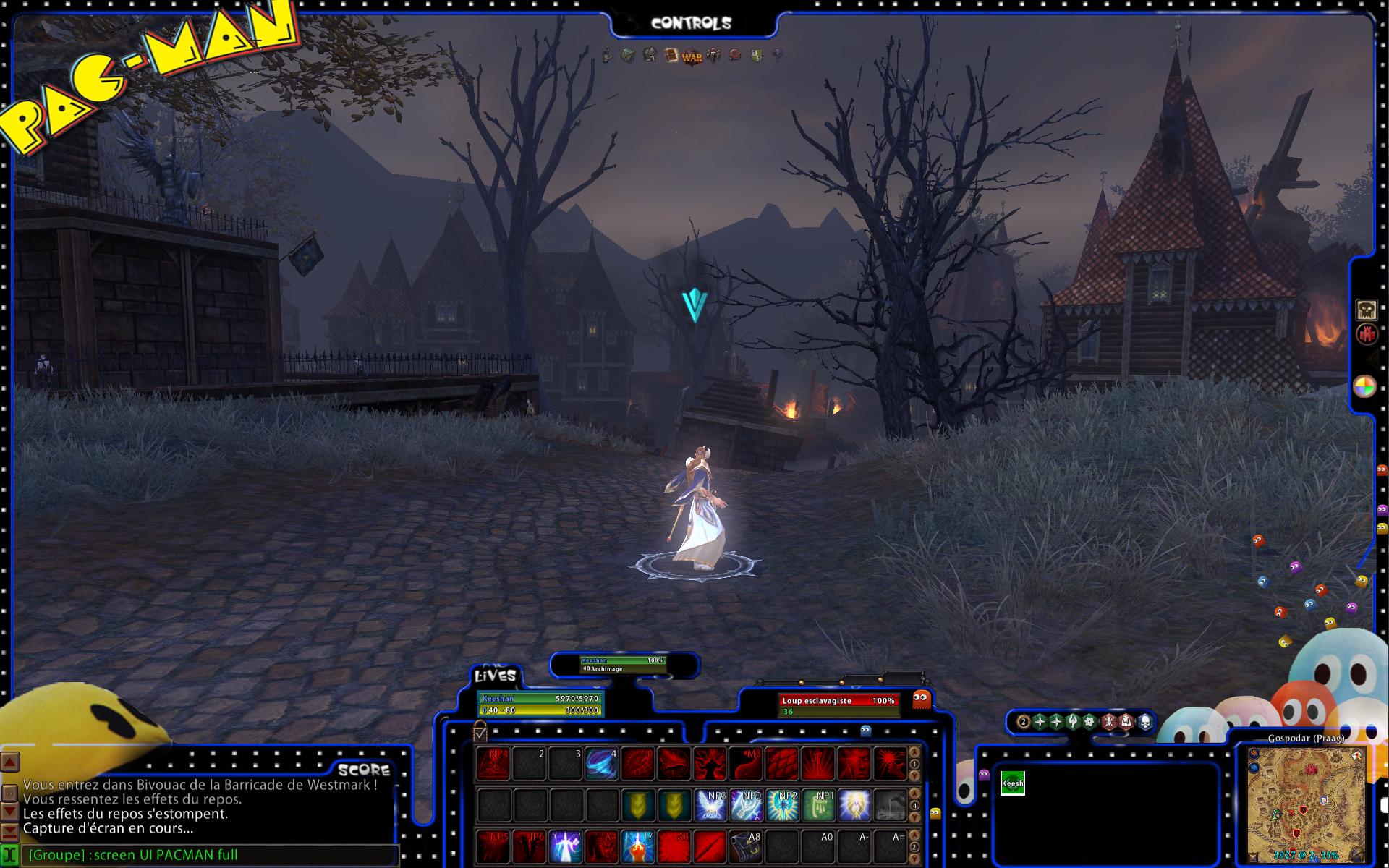Use the green ability labeled NP1
This screenshot has height=868, width=1389.
[x=818, y=806]
